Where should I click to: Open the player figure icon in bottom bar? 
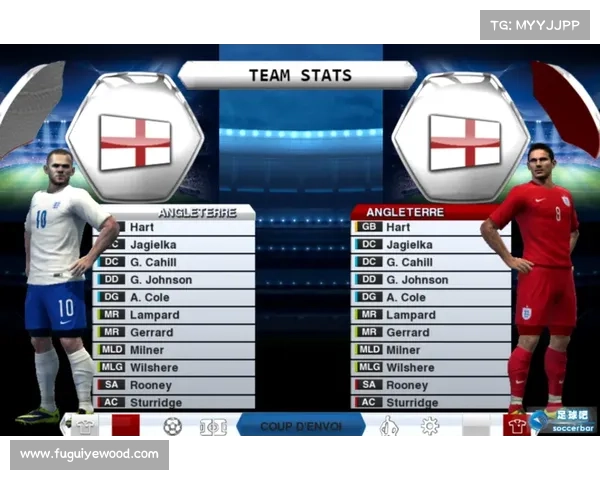tap(389, 426)
